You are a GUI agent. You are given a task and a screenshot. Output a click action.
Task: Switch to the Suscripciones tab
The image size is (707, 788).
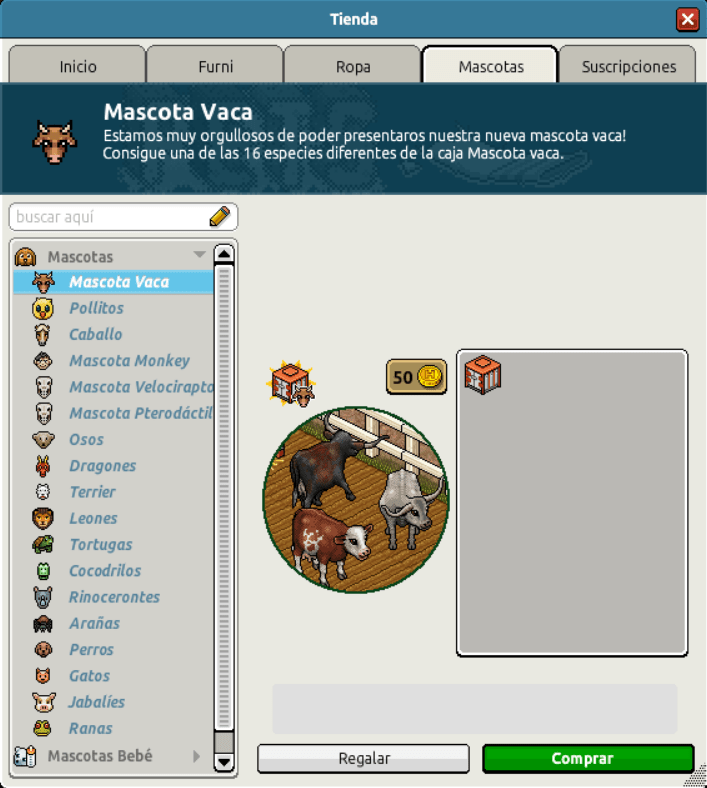pyautogui.click(x=629, y=66)
